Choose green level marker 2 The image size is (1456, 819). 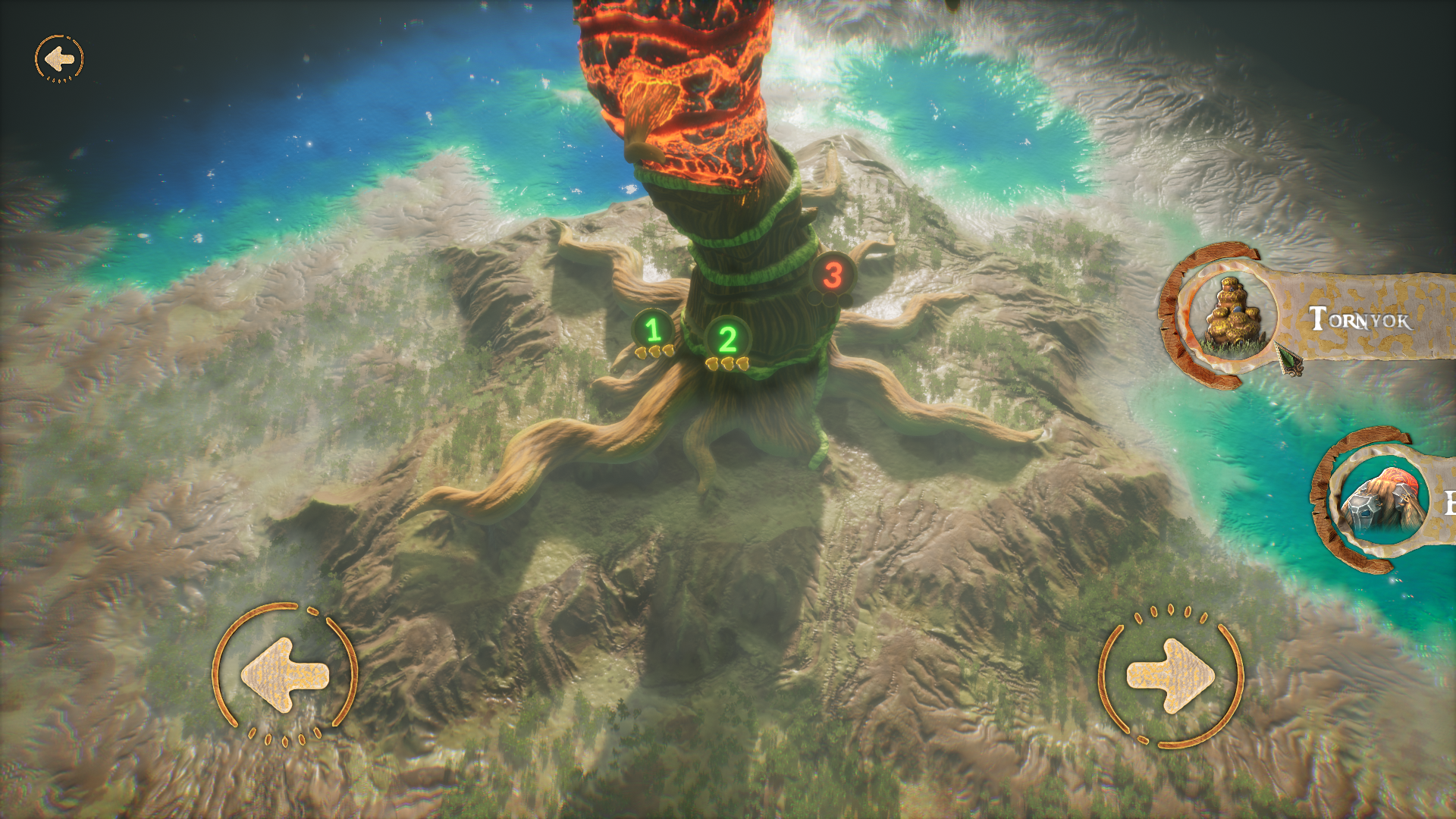tap(727, 340)
